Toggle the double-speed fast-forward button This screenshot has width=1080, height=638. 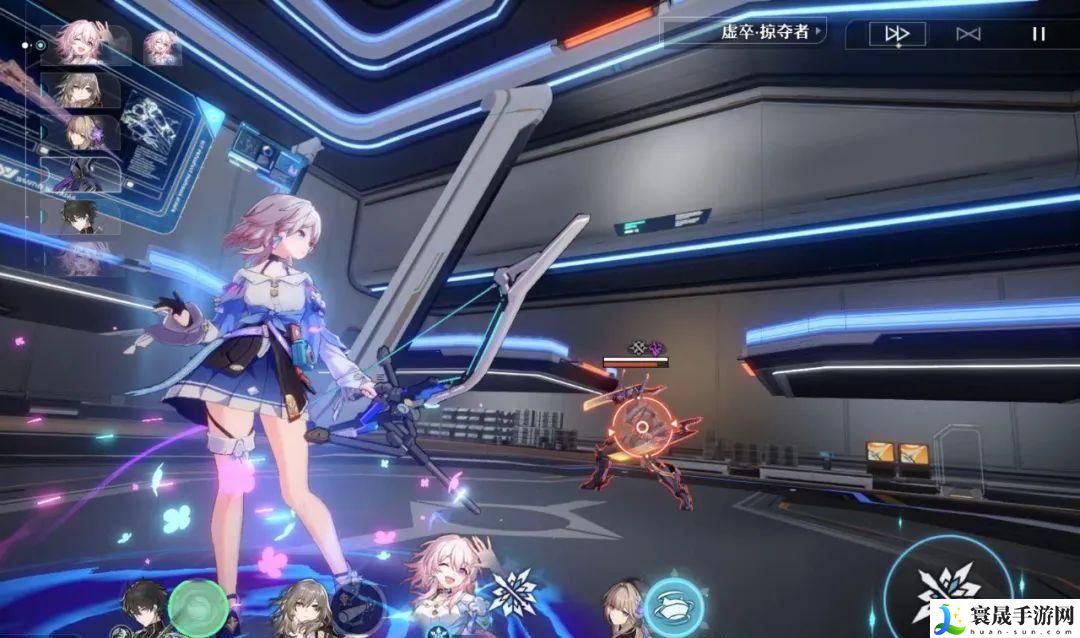(896, 34)
